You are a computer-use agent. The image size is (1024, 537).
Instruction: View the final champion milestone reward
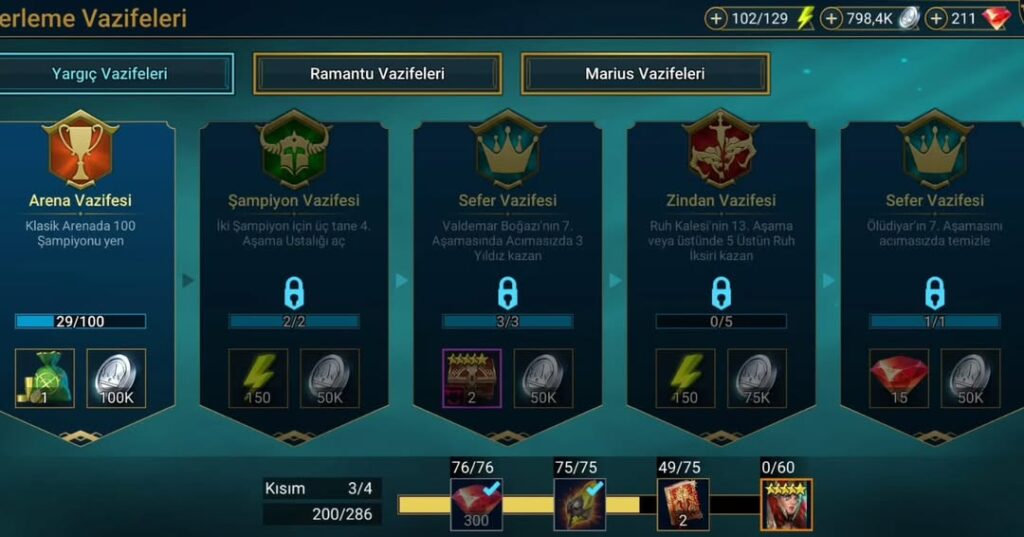[x=786, y=504]
